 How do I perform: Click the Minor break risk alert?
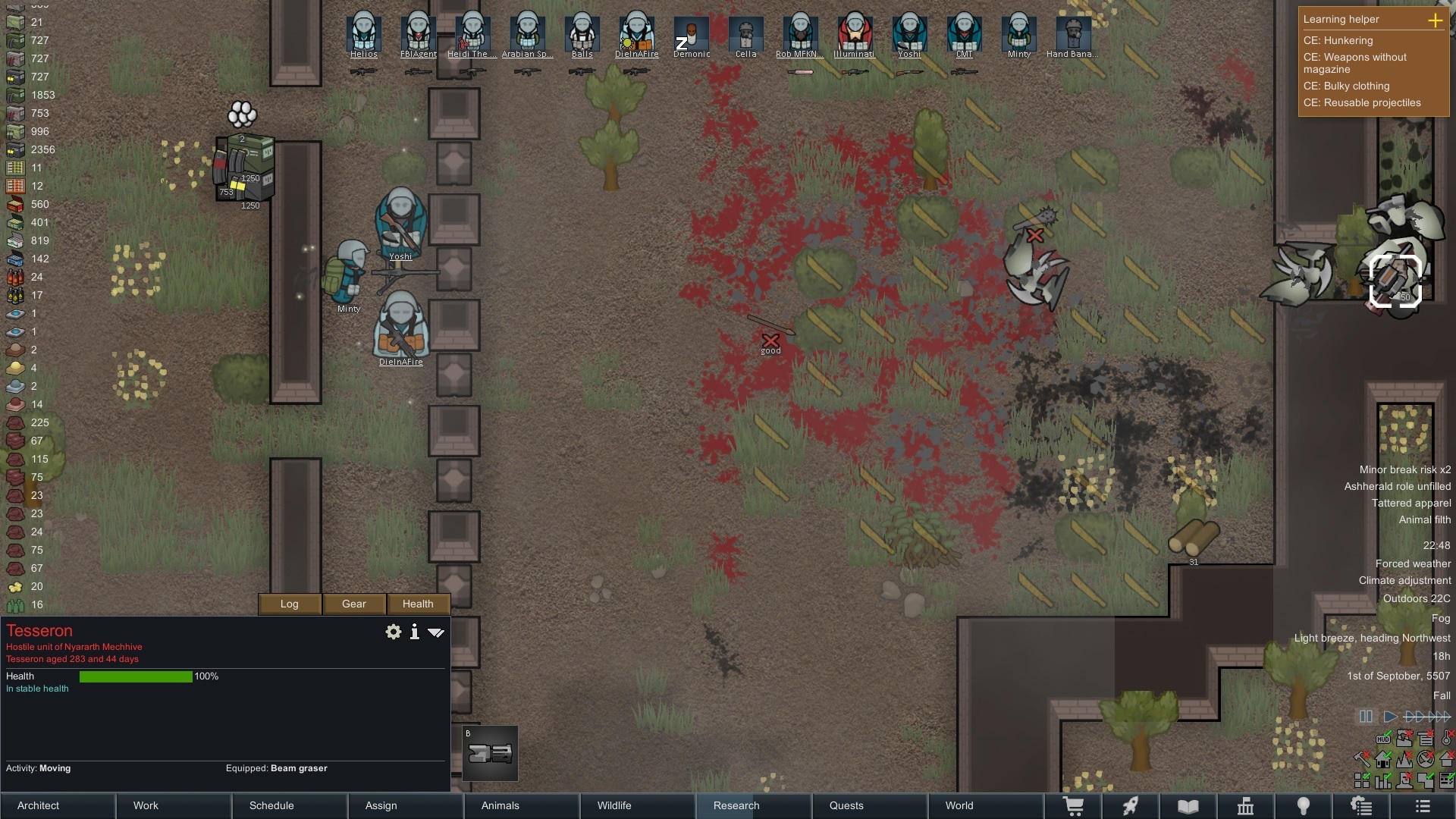1404,469
